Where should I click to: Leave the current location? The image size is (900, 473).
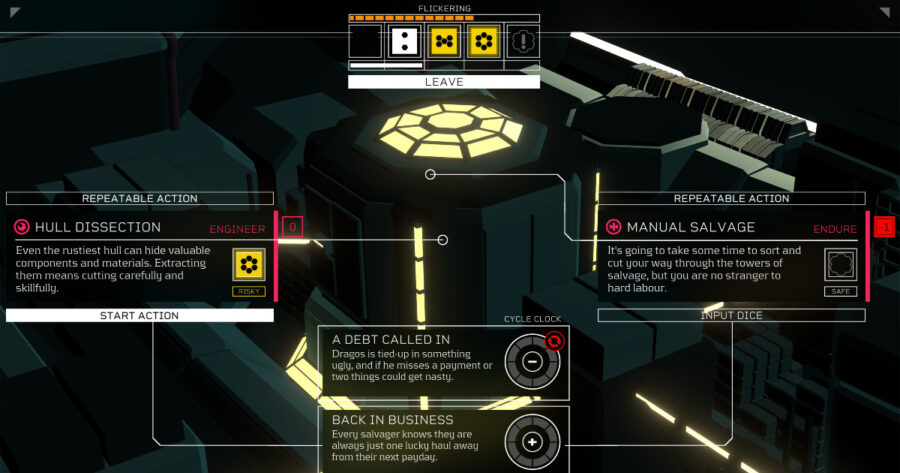(443, 82)
